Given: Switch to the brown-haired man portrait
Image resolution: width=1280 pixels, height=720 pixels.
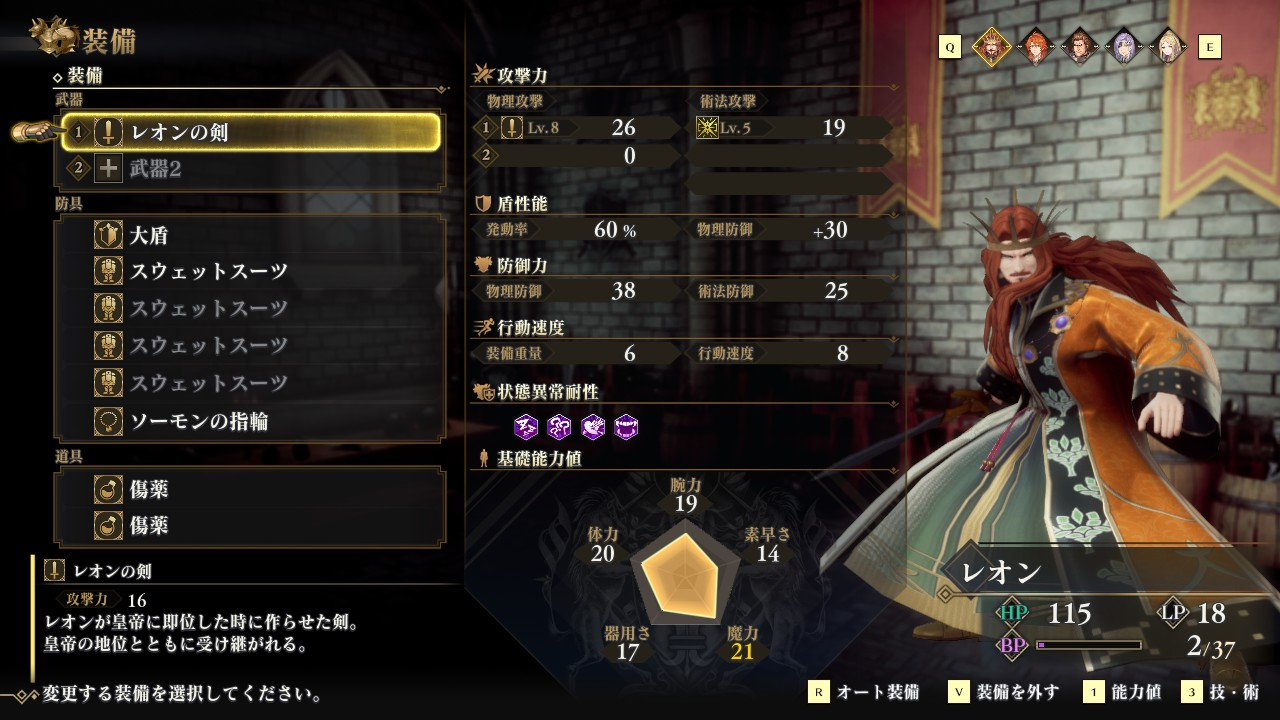Looking at the screenshot, I should pos(1079,46).
